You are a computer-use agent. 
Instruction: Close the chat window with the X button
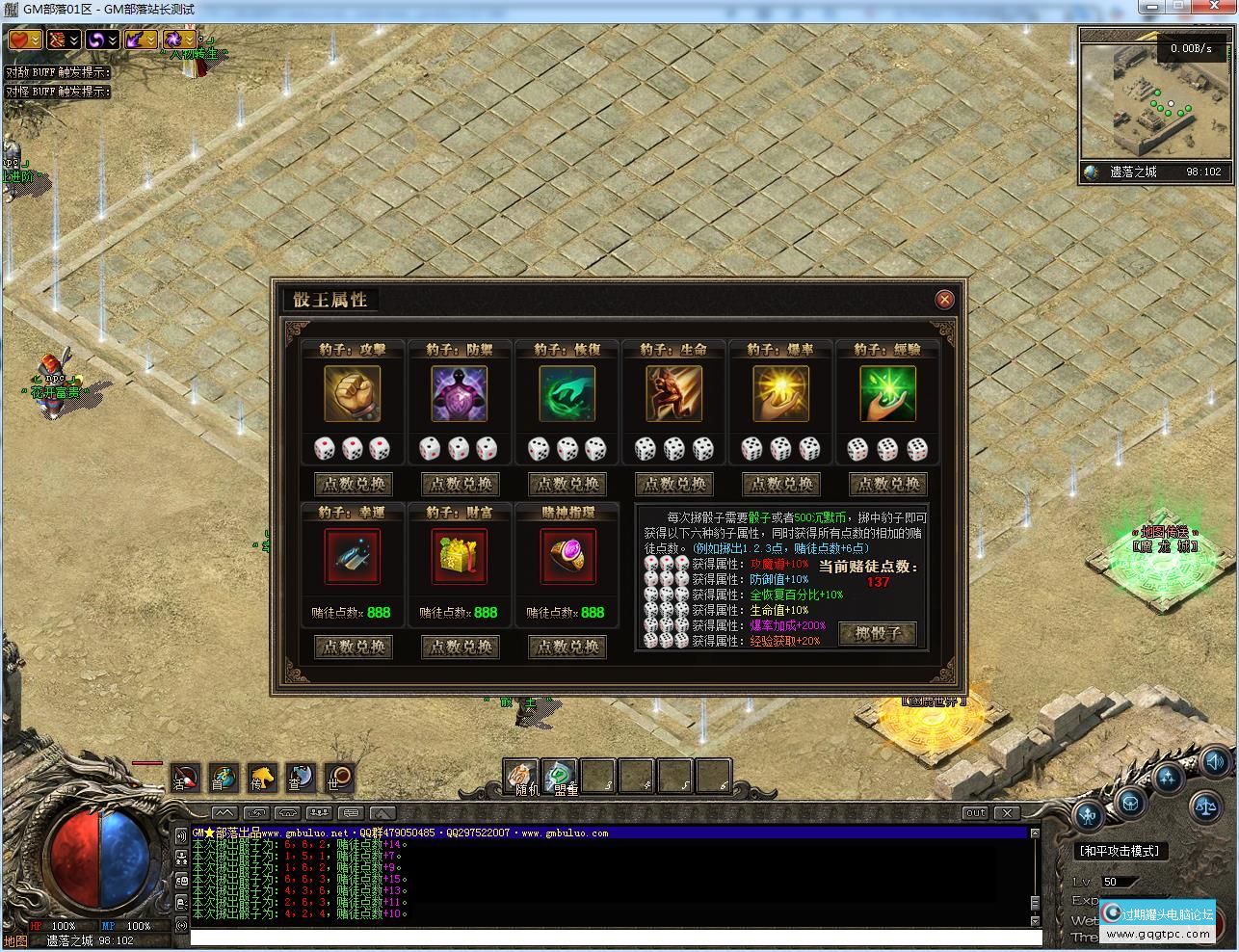(x=1006, y=812)
